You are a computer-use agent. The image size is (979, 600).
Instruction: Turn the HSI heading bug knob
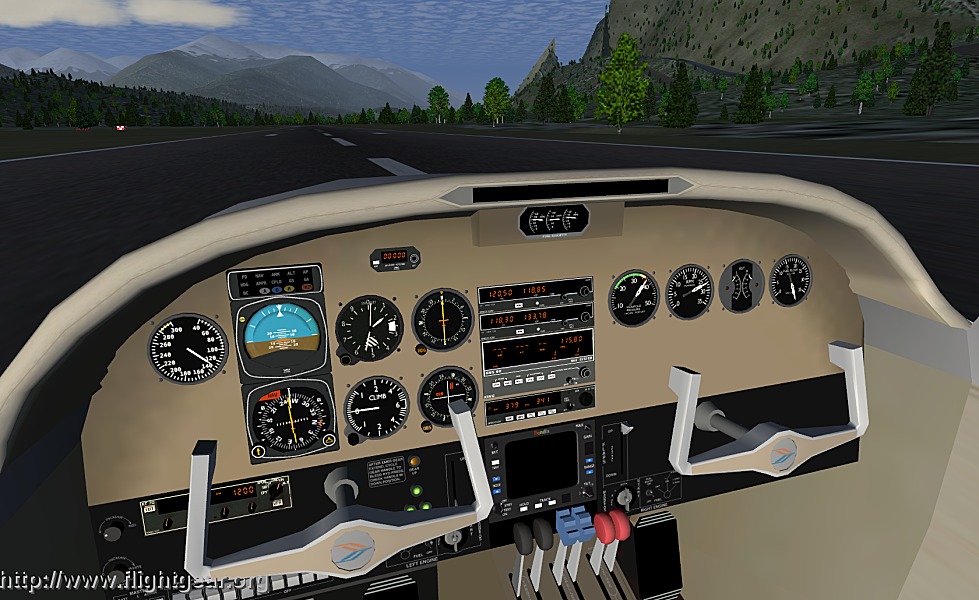pyautogui.click(x=327, y=441)
